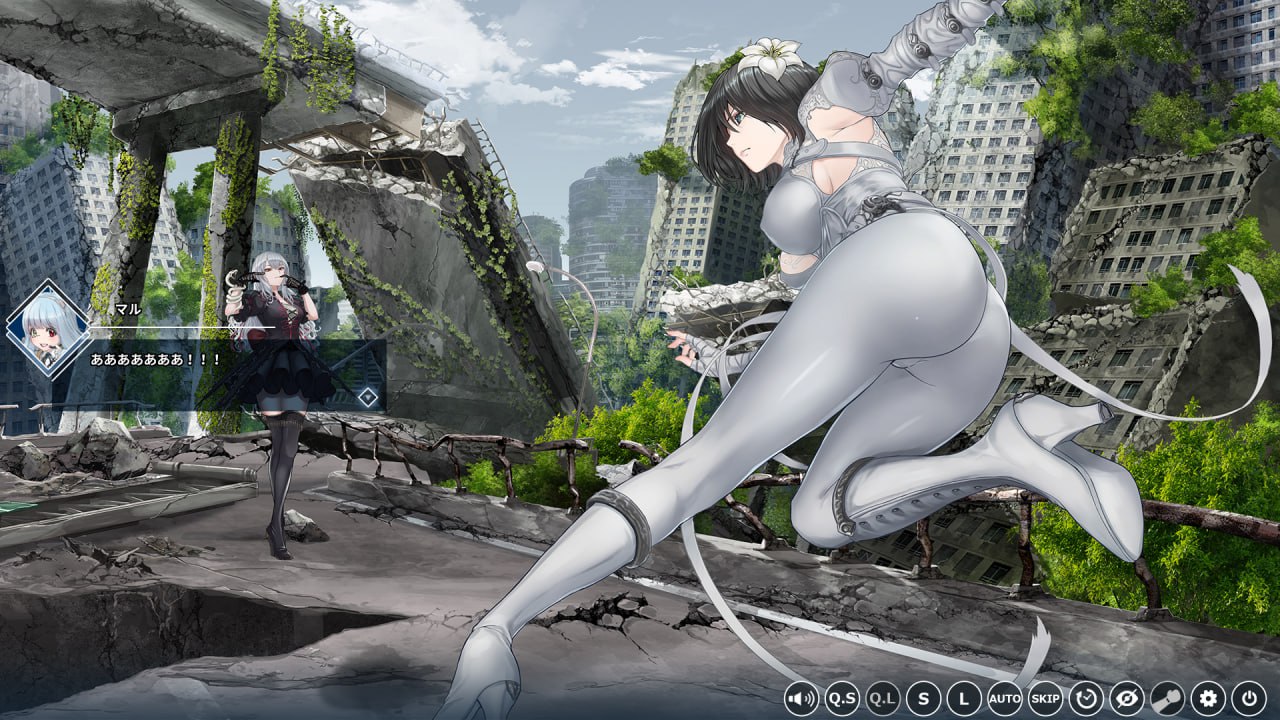
Task: Click the dialogue text ああああああああ！！！ to advance
Action: point(155,358)
